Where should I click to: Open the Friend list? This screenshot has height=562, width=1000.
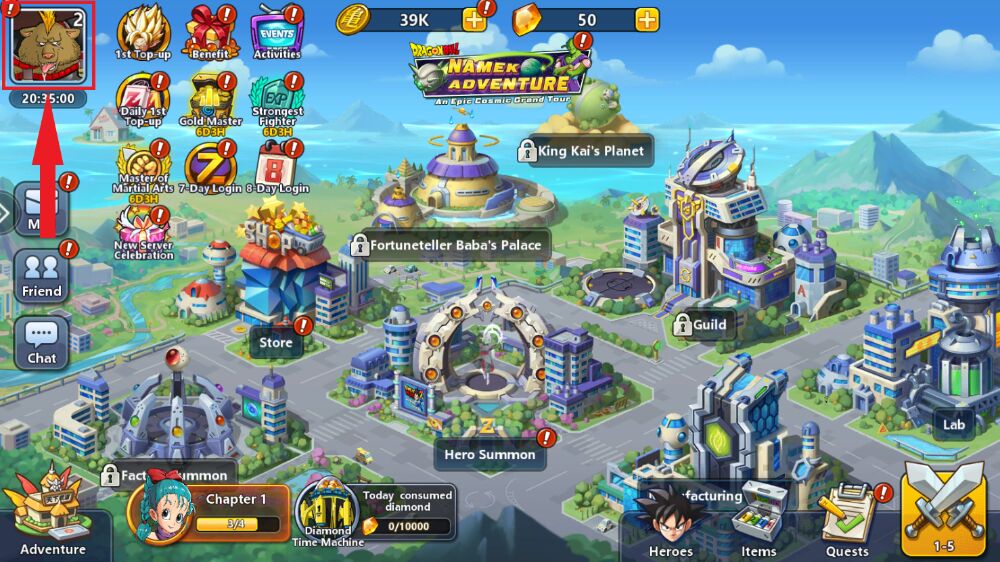[x=42, y=274]
